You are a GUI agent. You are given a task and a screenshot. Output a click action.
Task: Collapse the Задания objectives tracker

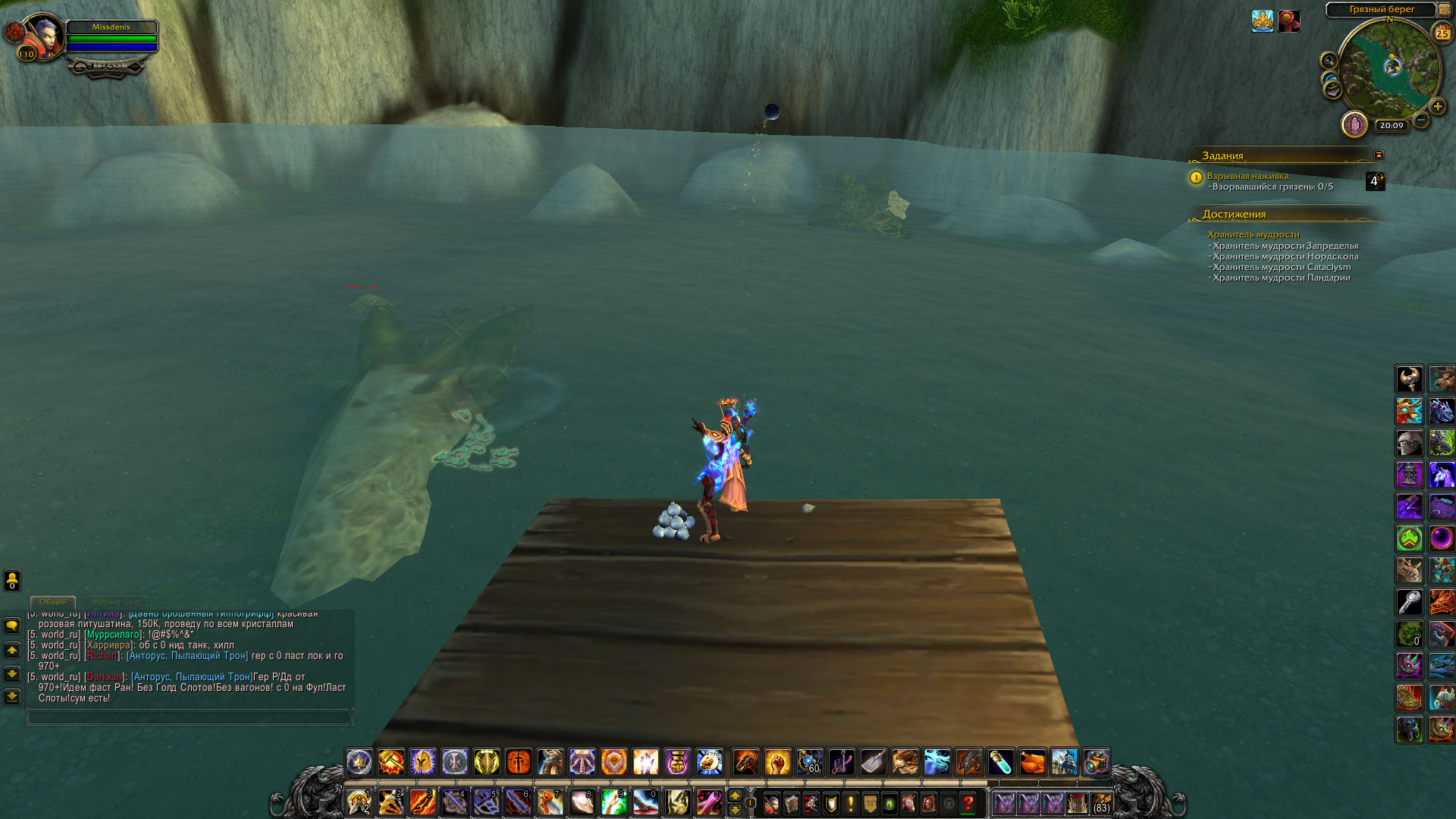click(1379, 155)
